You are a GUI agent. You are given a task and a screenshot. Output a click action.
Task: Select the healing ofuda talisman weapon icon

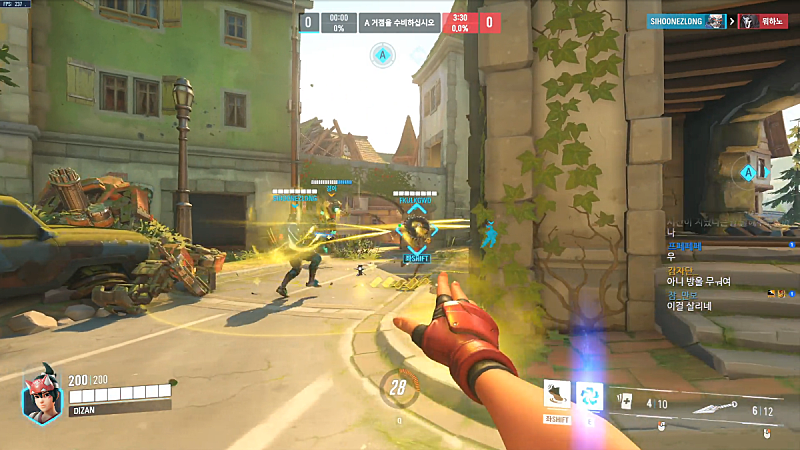coord(629,403)
